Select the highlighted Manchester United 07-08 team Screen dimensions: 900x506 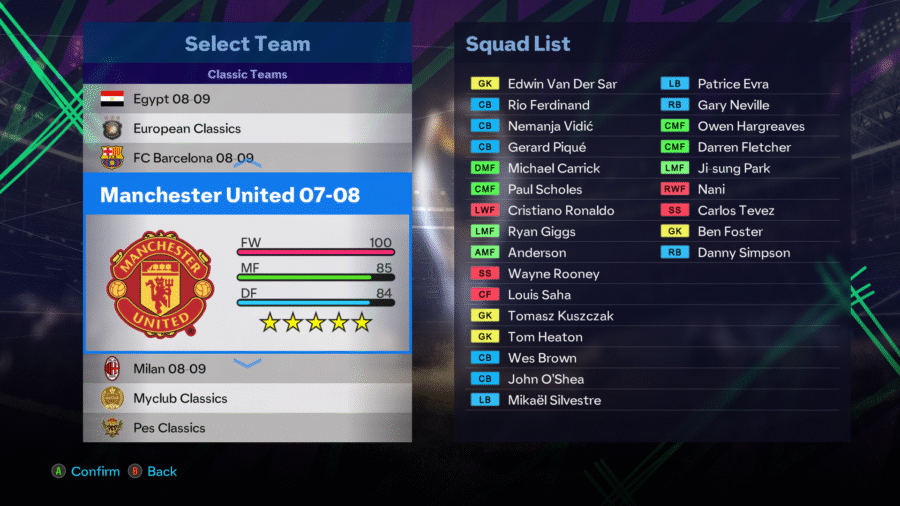pos(247,194)
